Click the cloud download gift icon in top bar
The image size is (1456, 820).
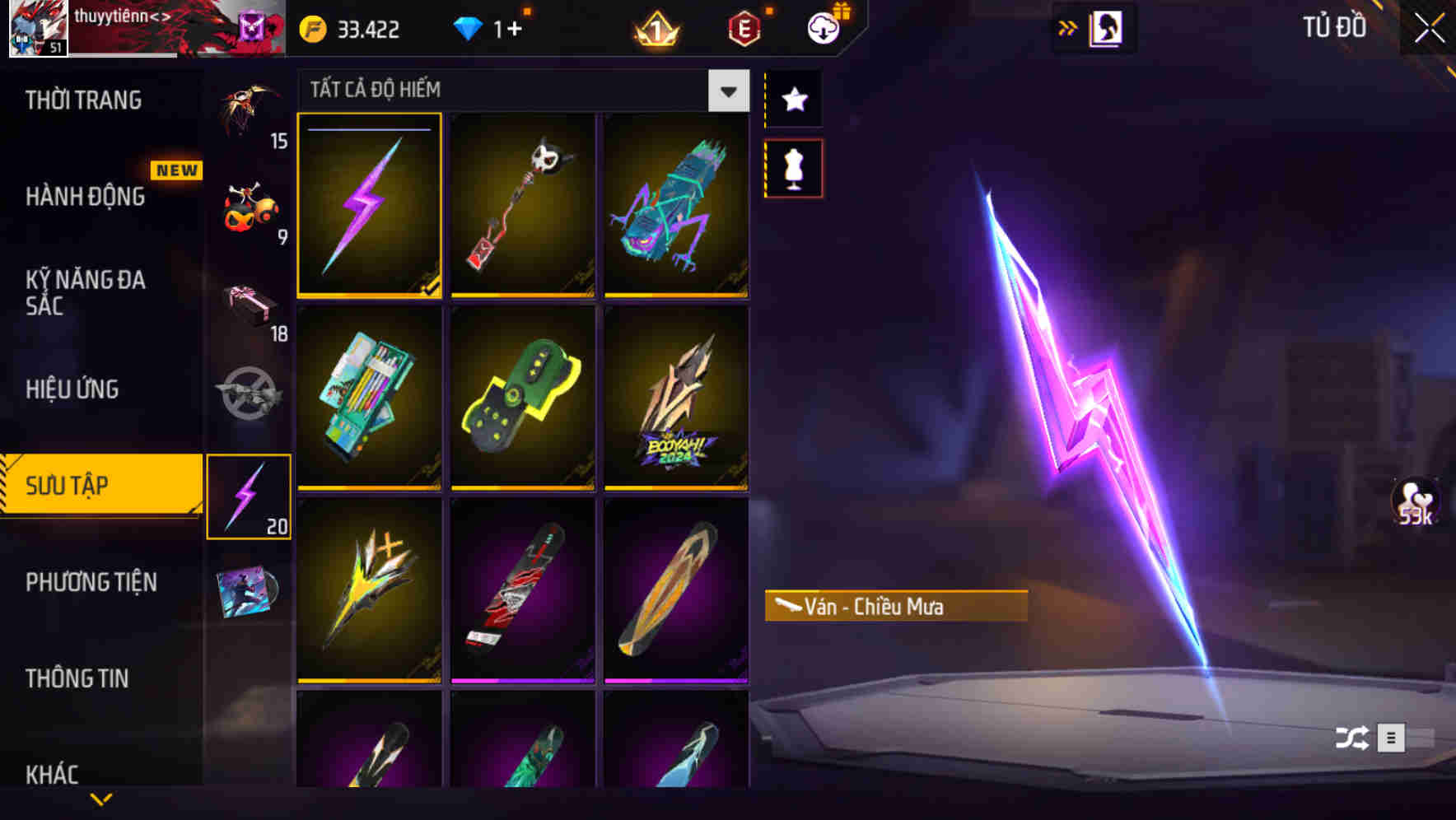point(824,27)
